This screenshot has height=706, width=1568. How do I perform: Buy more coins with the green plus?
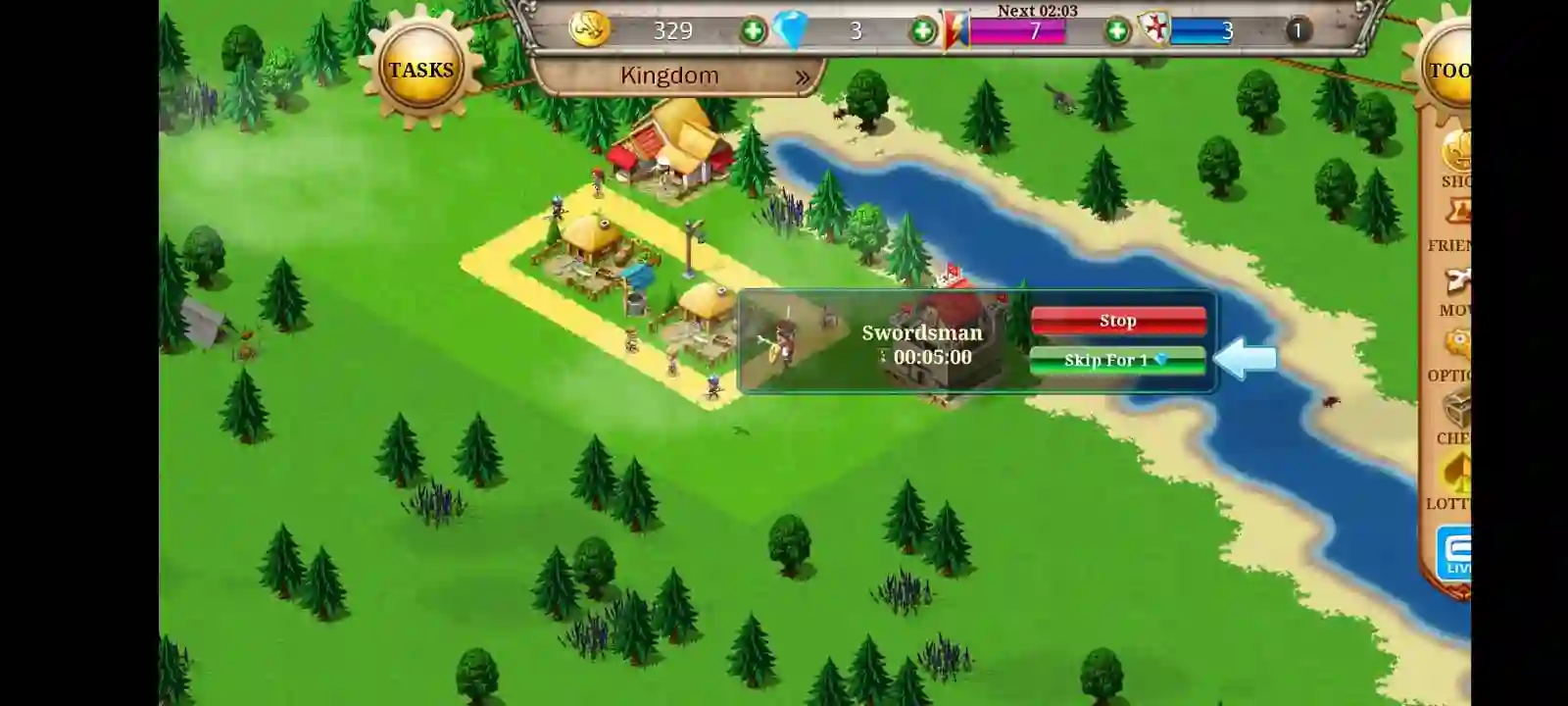(751, 30)
